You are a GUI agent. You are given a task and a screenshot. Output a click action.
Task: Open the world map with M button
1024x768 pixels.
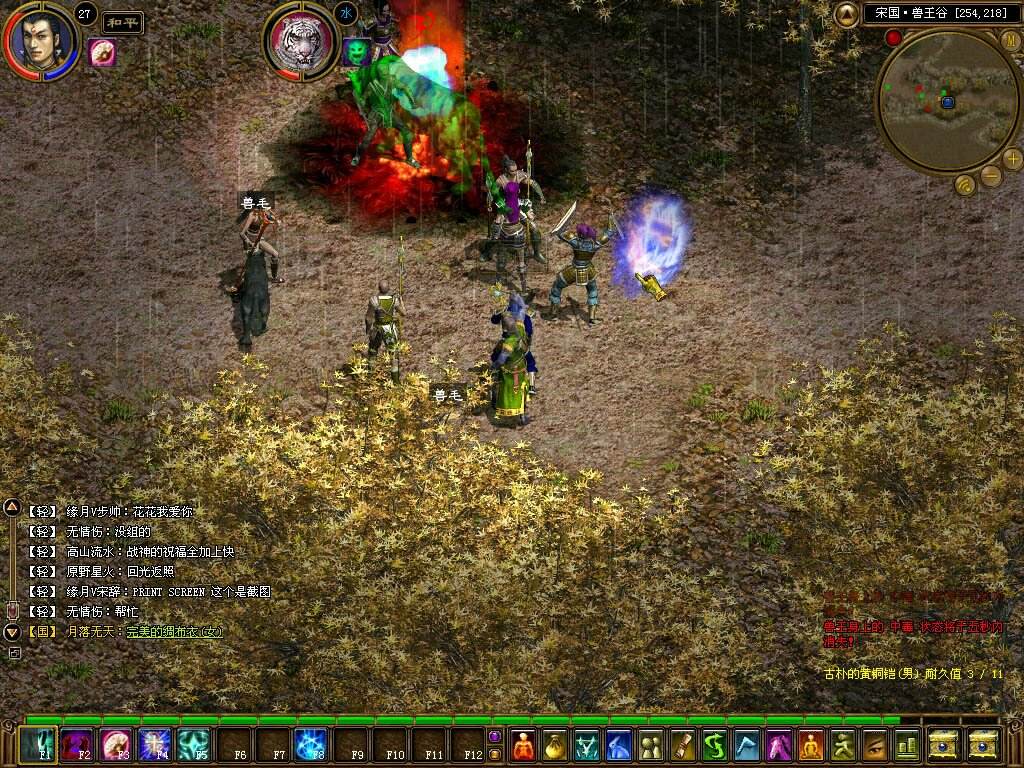click(1010, 40)
